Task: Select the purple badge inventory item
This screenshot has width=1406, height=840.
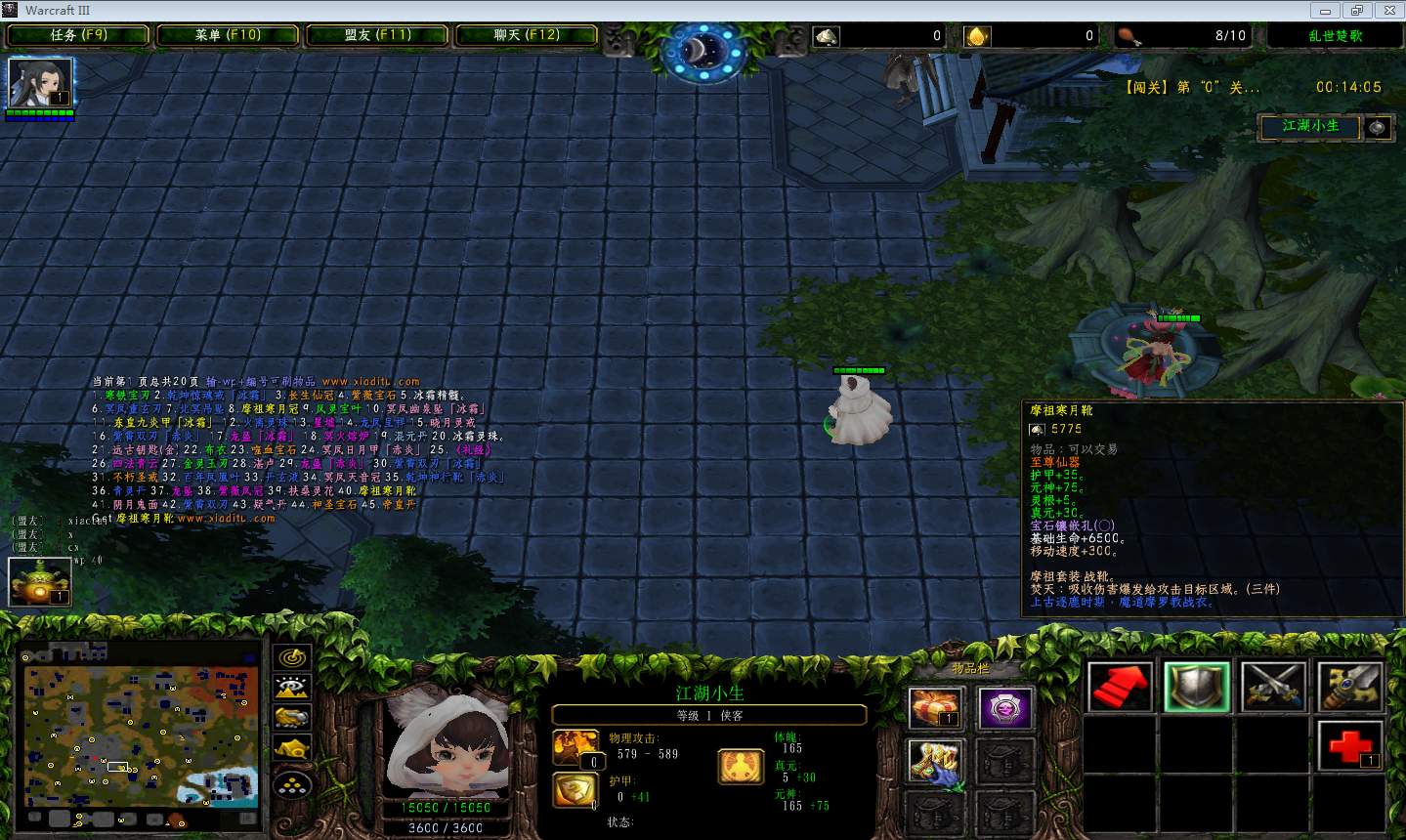Action: coord(1005,708)
